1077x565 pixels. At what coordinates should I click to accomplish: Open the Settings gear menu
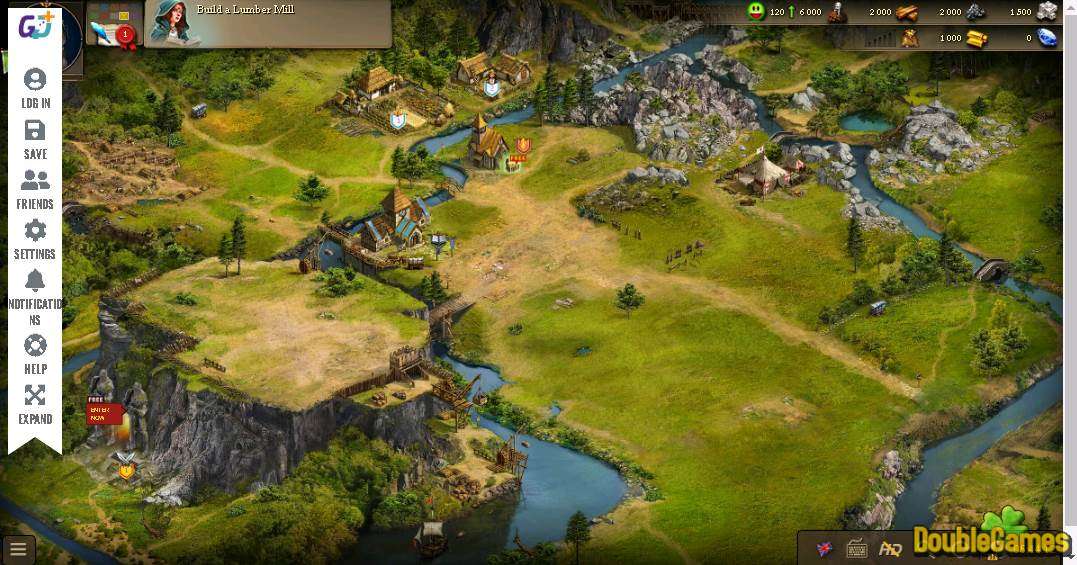point(35,239)
